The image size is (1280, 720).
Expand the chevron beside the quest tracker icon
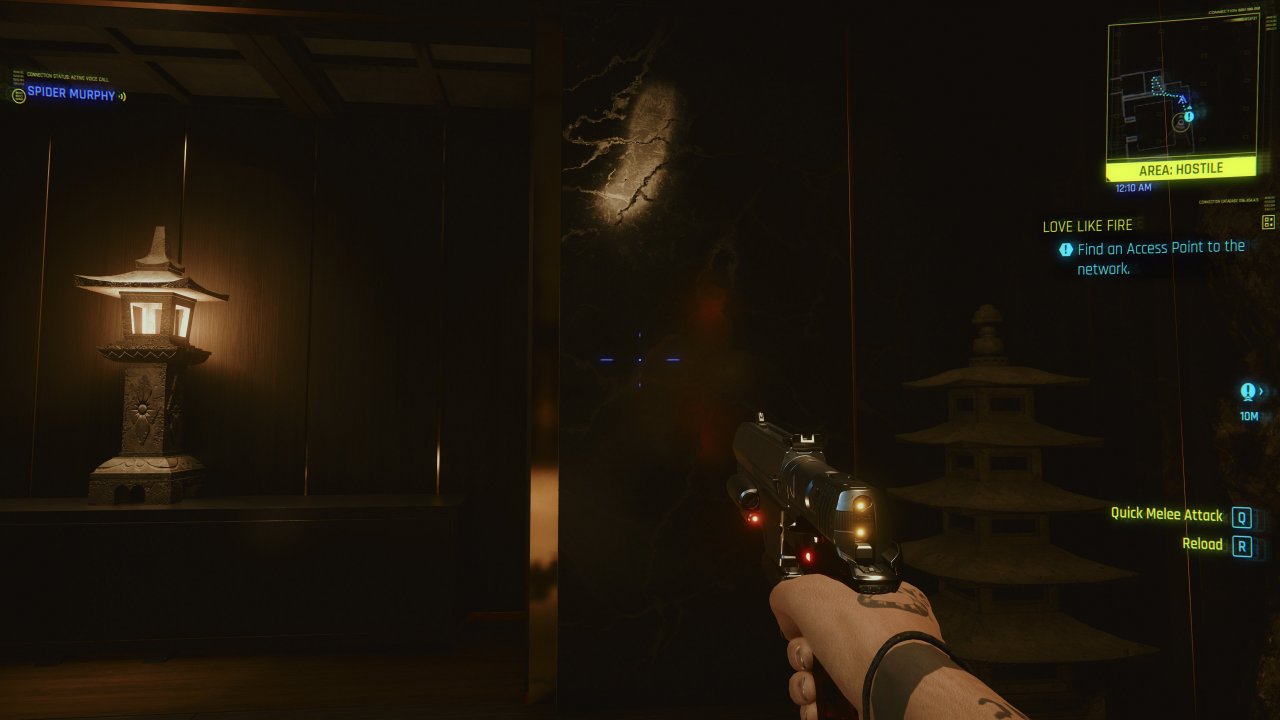click(x=1262, y=391)
